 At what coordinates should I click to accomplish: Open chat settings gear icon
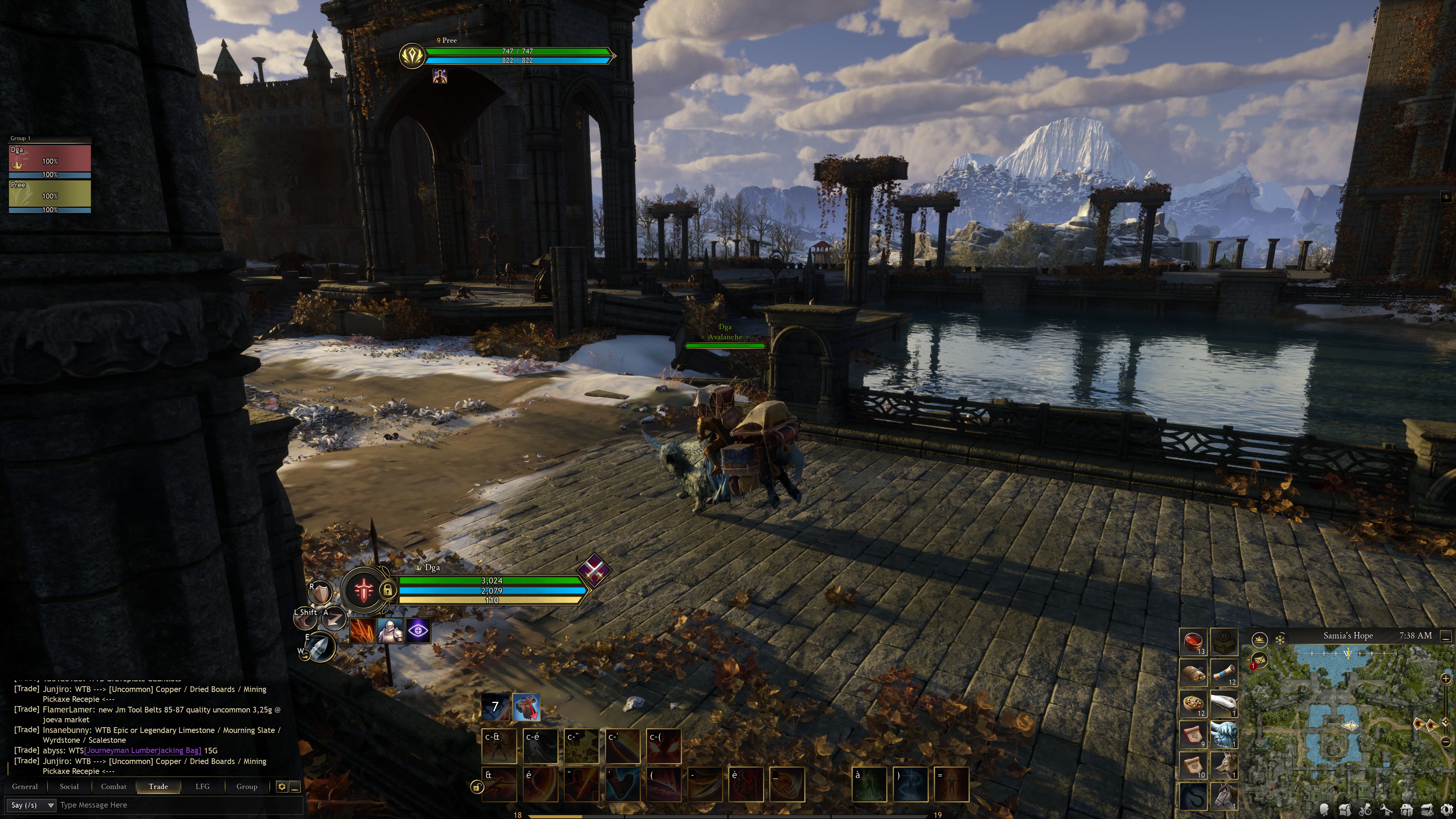[x=281, y=786]
